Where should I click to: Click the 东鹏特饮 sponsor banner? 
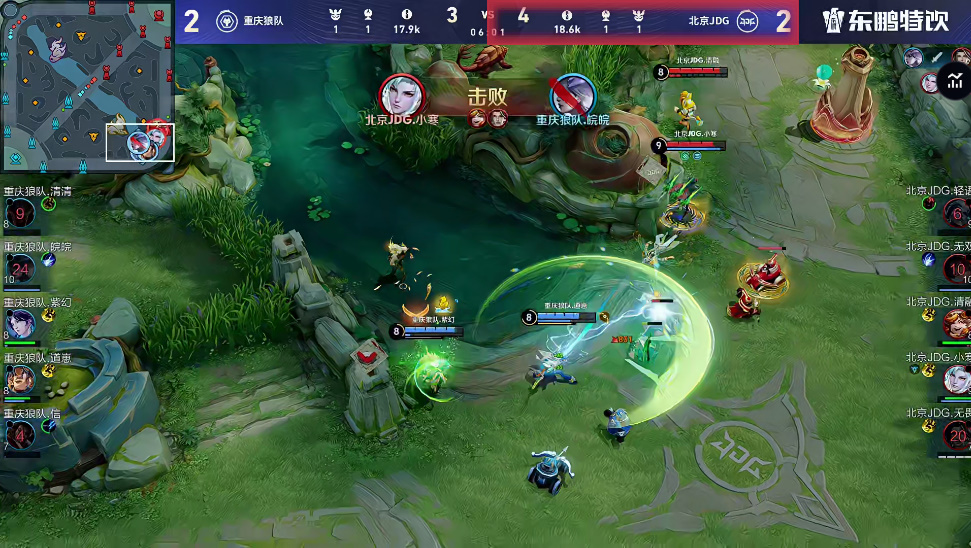885,21
